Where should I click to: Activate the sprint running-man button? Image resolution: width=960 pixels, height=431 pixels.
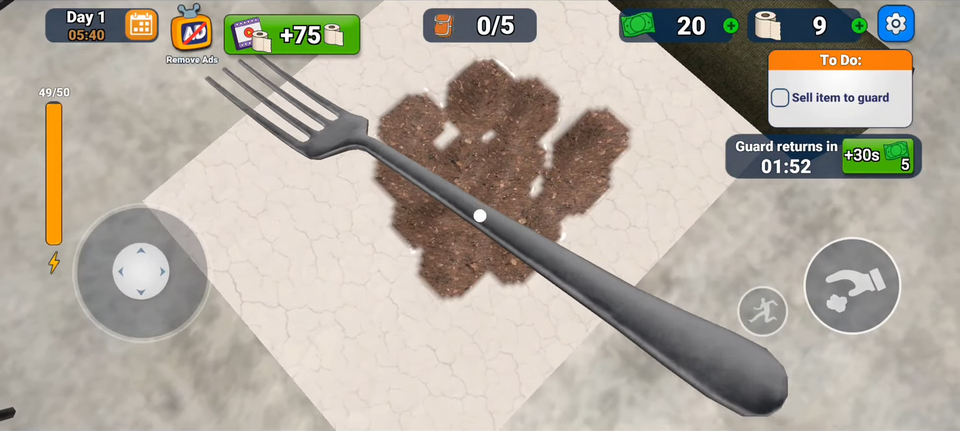click(763, 311)
